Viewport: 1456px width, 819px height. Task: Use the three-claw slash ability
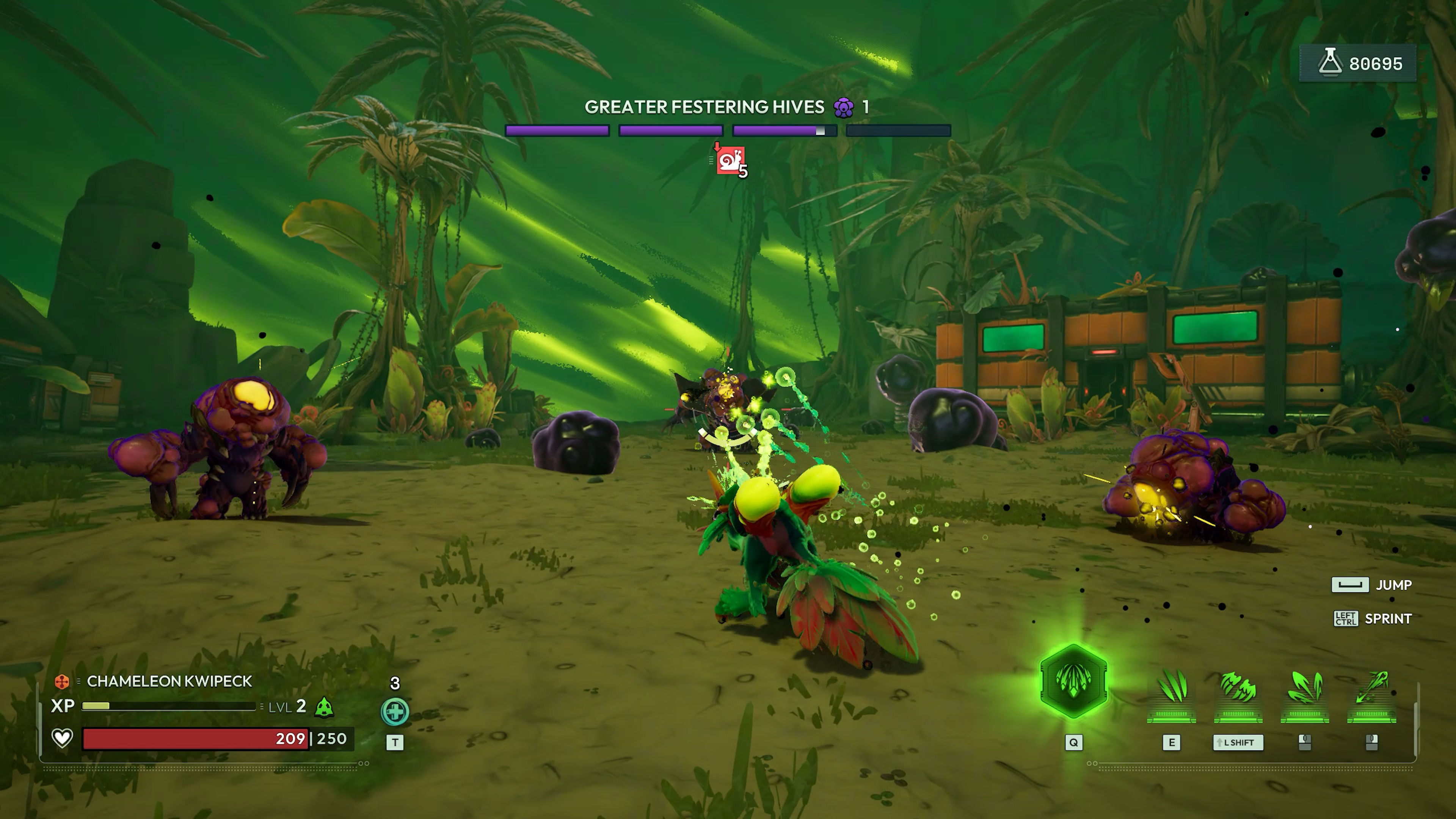(1171, 692)
